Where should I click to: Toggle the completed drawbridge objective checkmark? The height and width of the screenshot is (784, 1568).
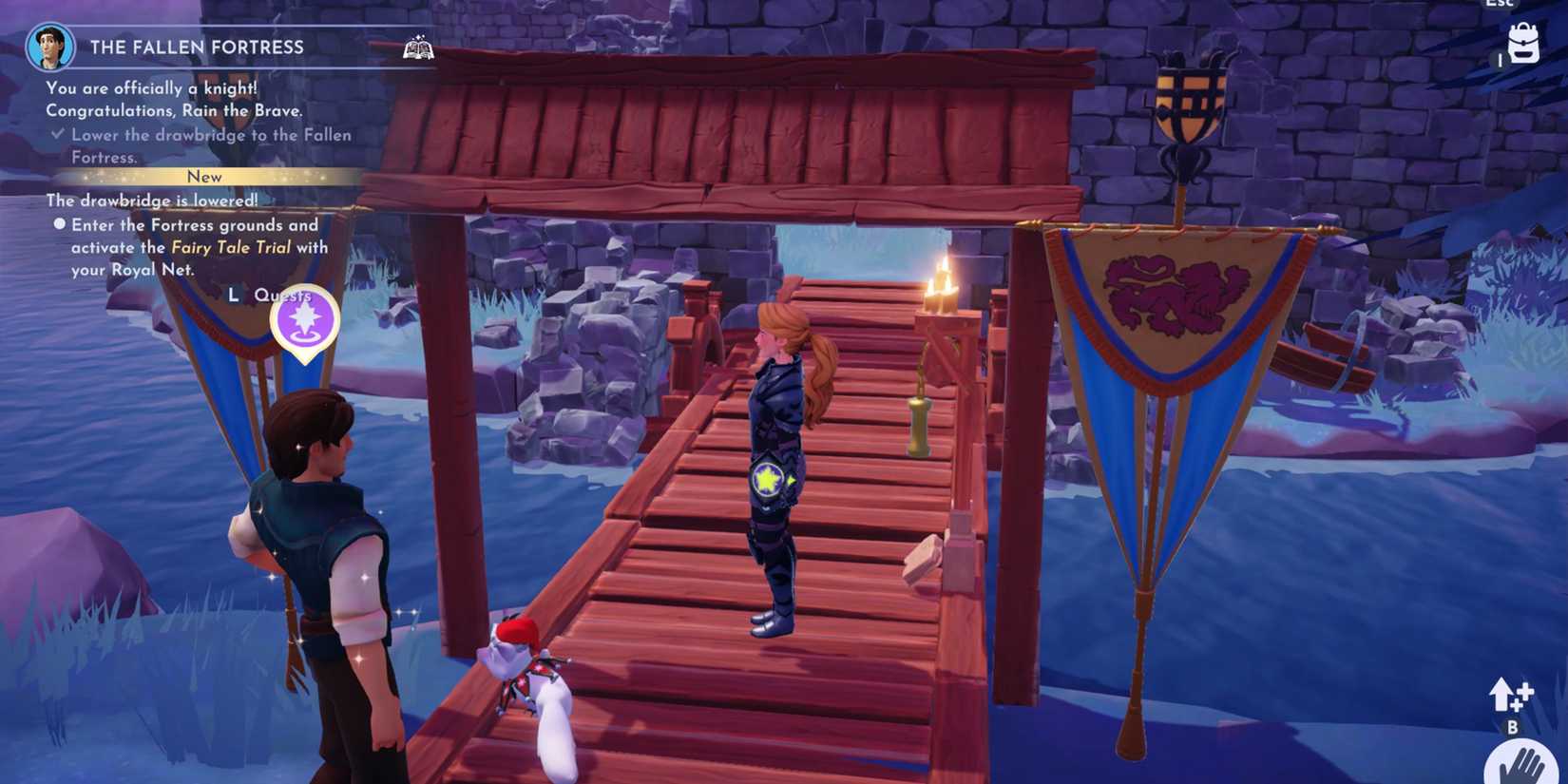tap(59, 133)
